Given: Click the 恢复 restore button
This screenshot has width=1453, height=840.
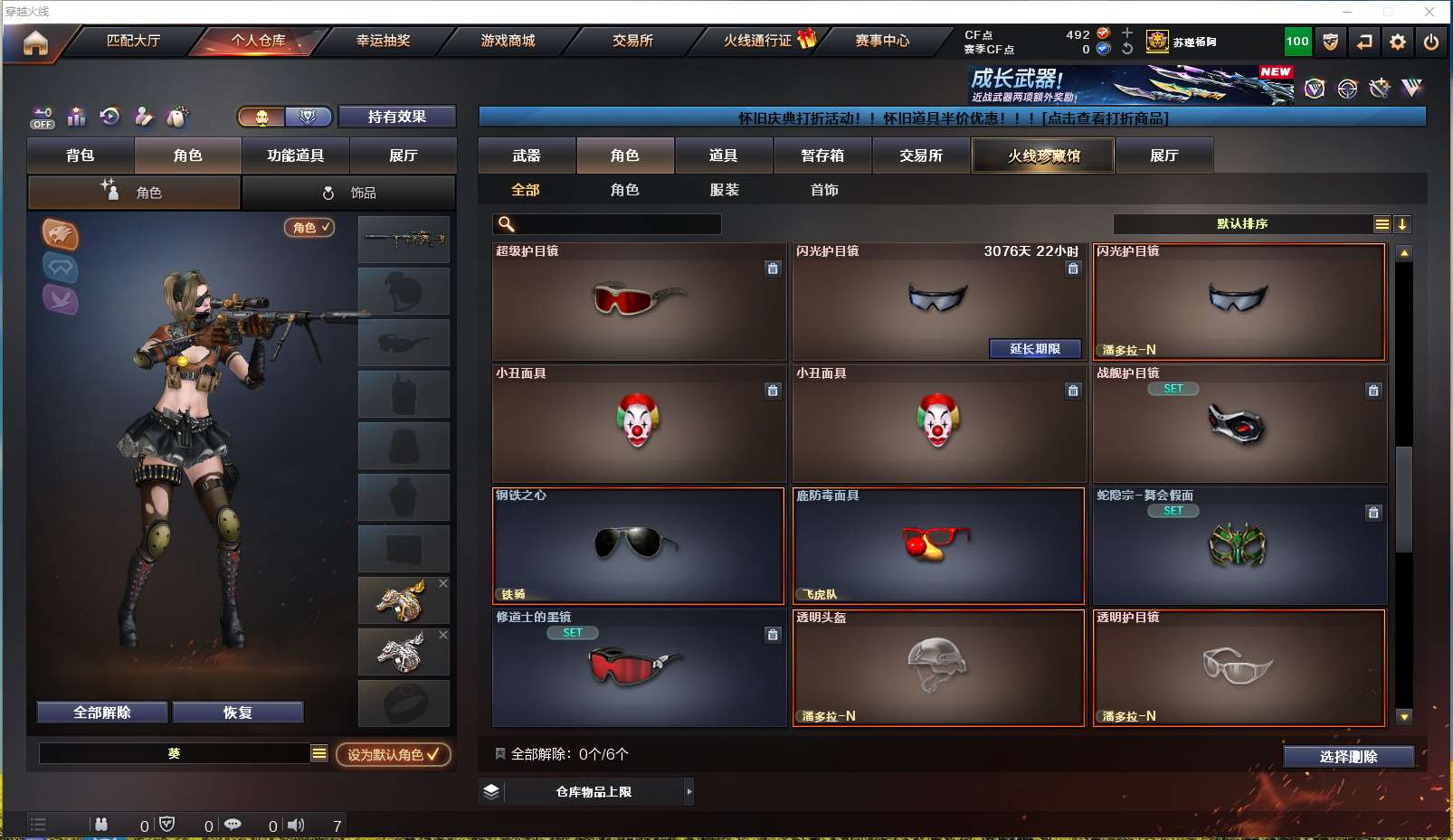Looking at the screenshot, I should coord(237,713).
